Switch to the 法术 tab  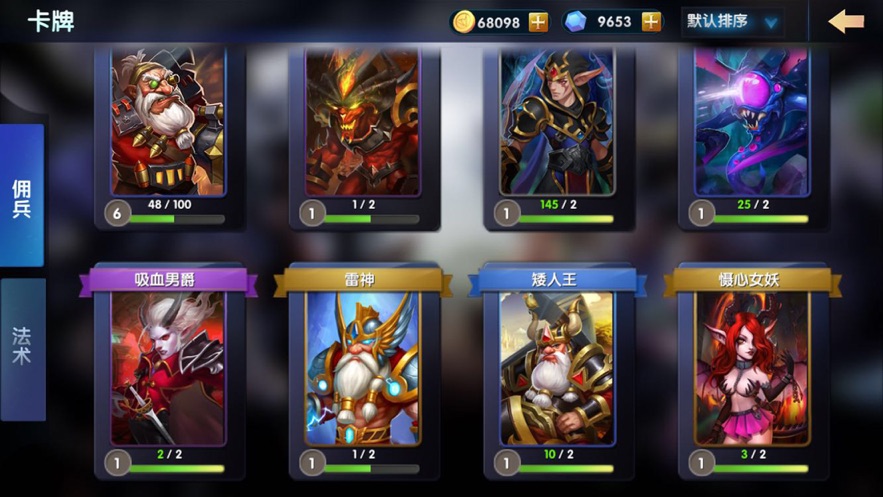tap(22, 347)
